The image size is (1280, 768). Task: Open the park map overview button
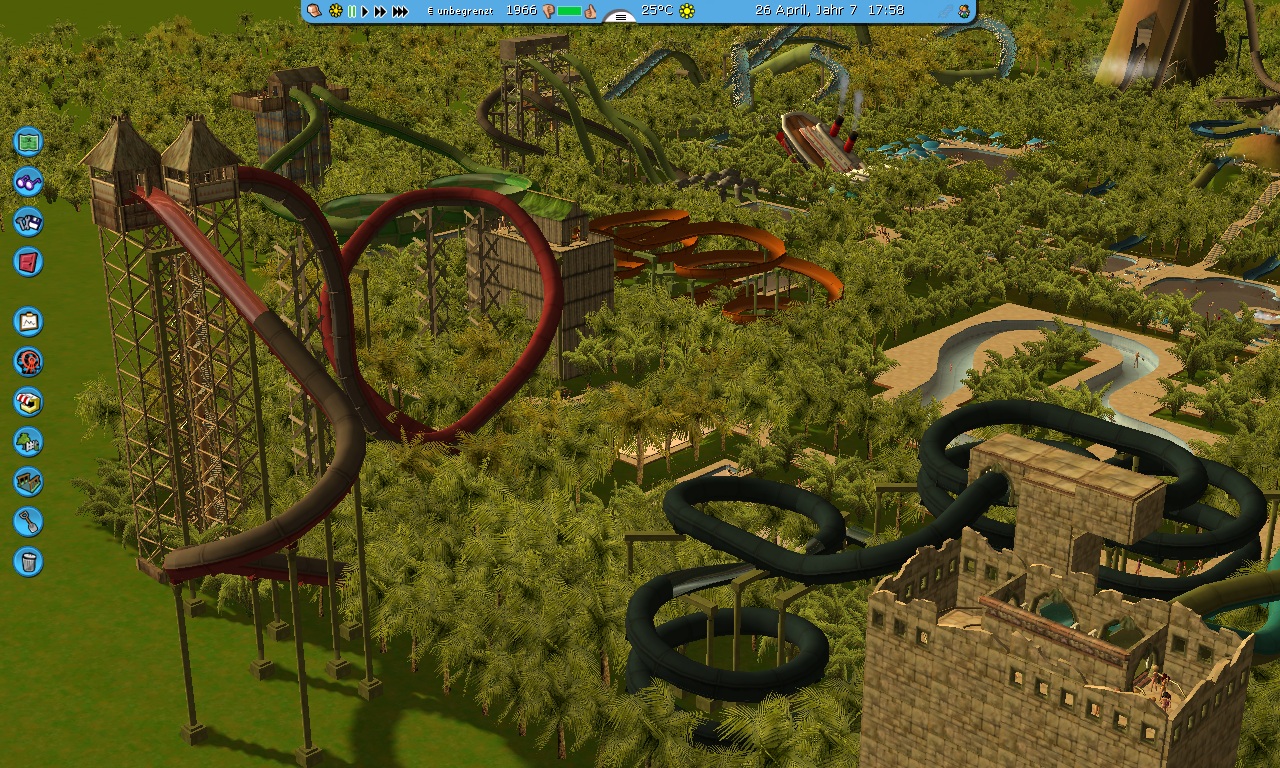[28, 141]
